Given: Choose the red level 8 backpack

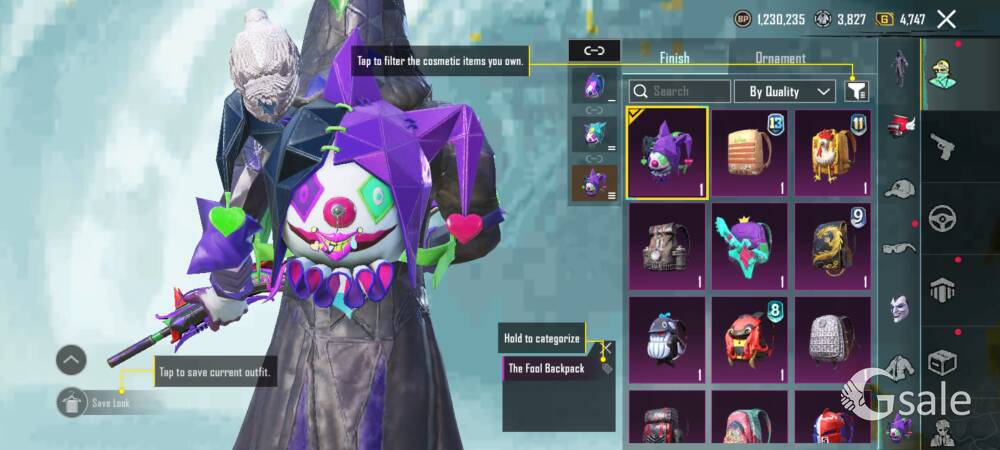Looking at the screenshot, I should coord(750,340).
